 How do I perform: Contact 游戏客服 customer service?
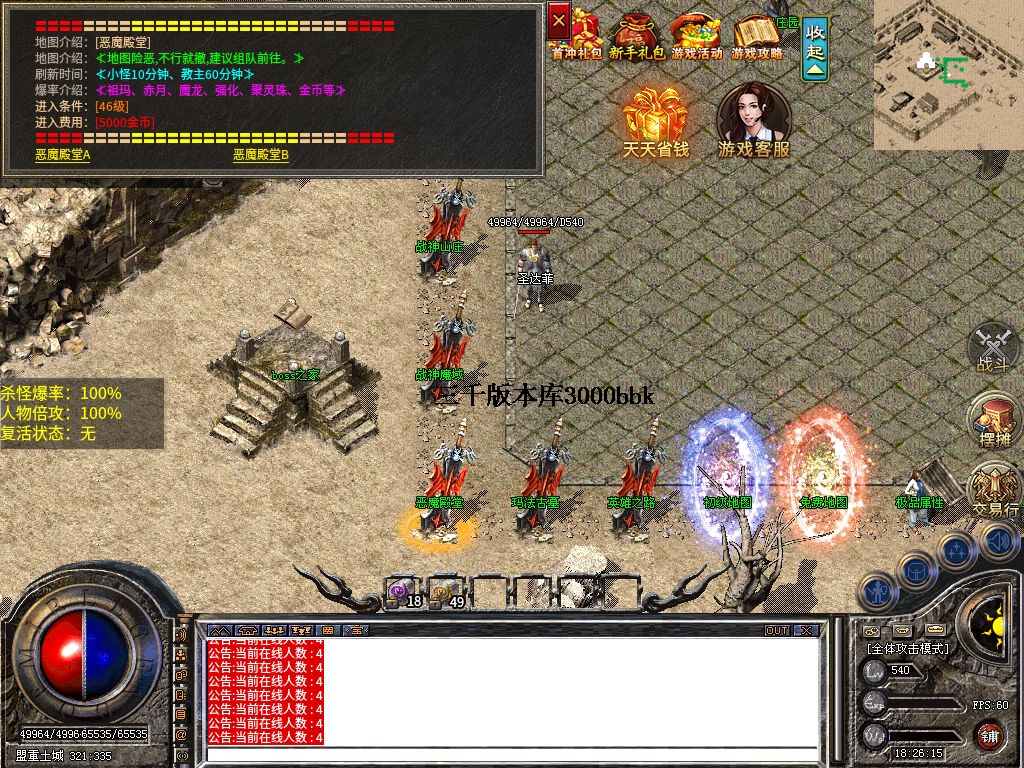(754, 120)
